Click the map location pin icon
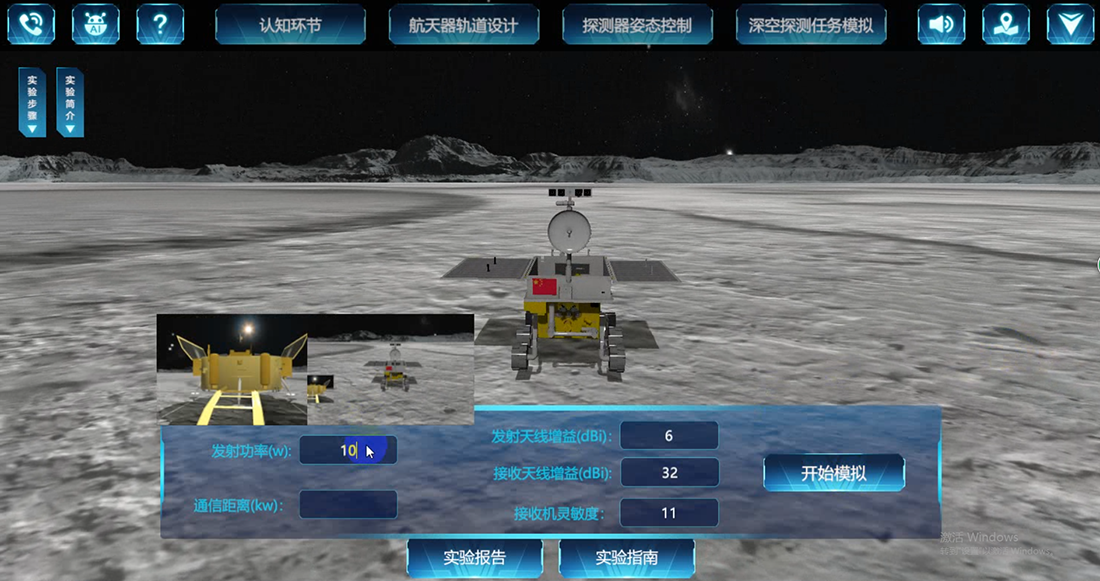Image resolution: width=1100 pixels, height=581 pixels. 1005,24
